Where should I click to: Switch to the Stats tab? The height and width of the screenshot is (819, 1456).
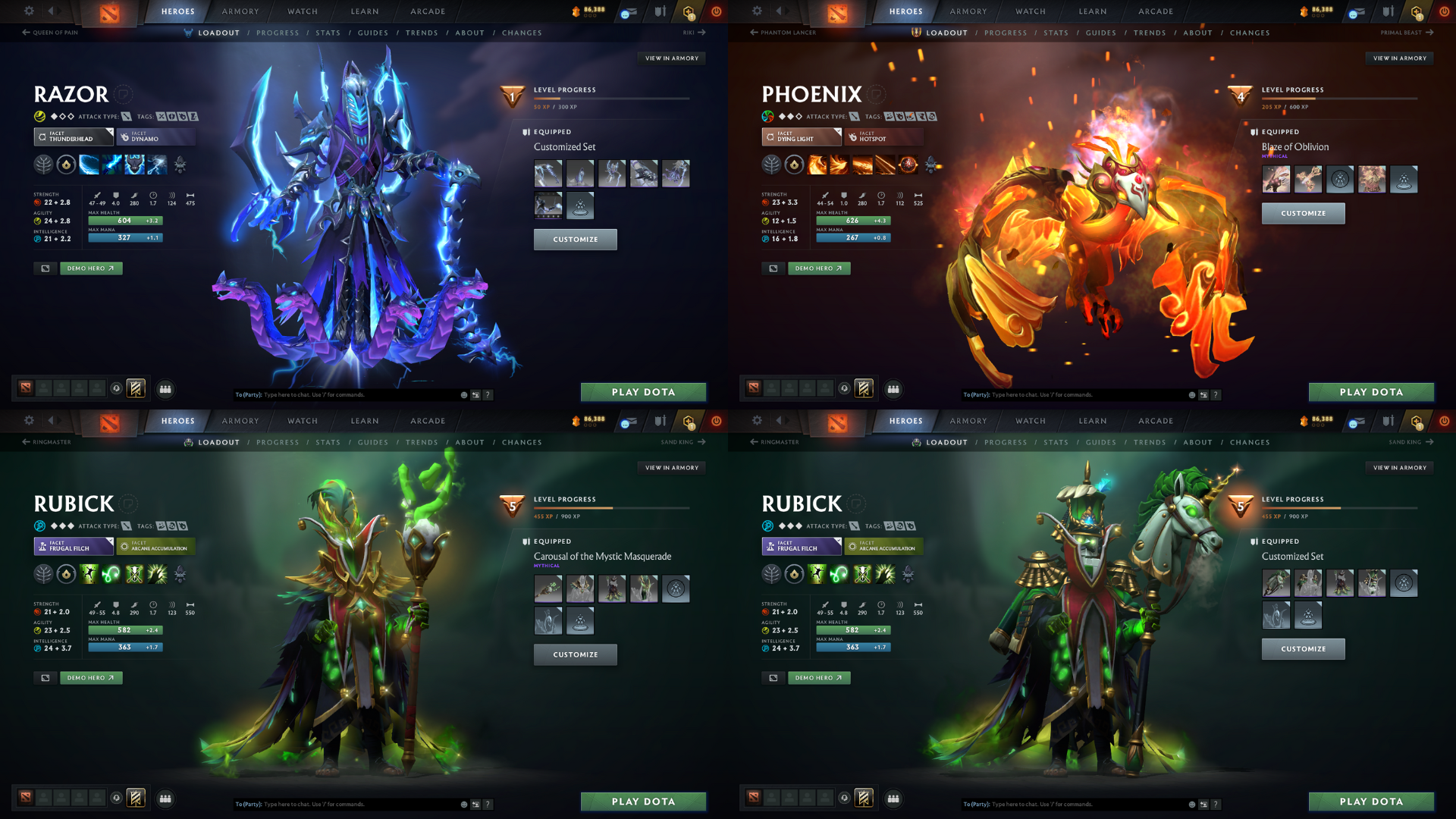(328, 33)
